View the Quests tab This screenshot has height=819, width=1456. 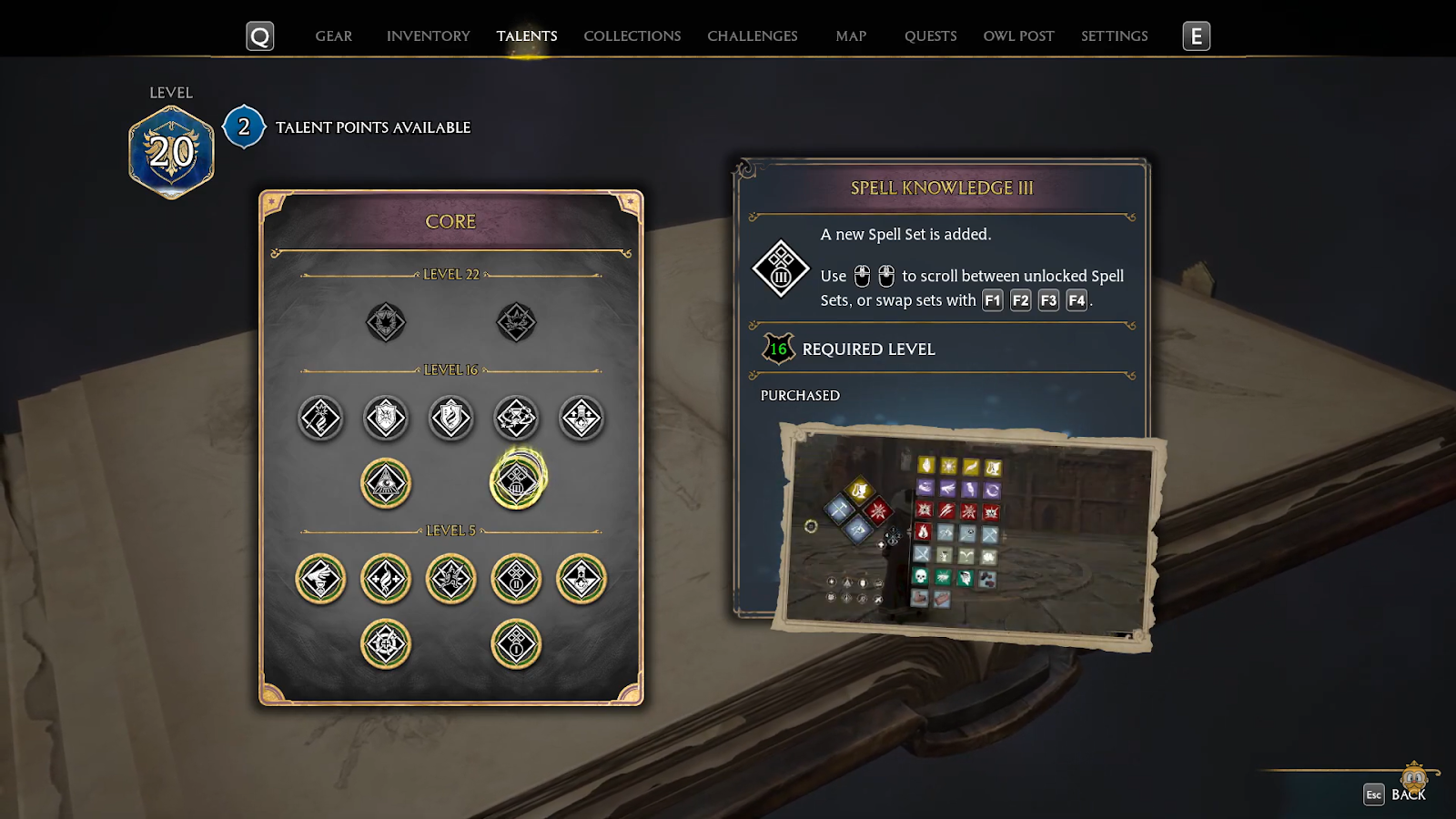point(930,36)
